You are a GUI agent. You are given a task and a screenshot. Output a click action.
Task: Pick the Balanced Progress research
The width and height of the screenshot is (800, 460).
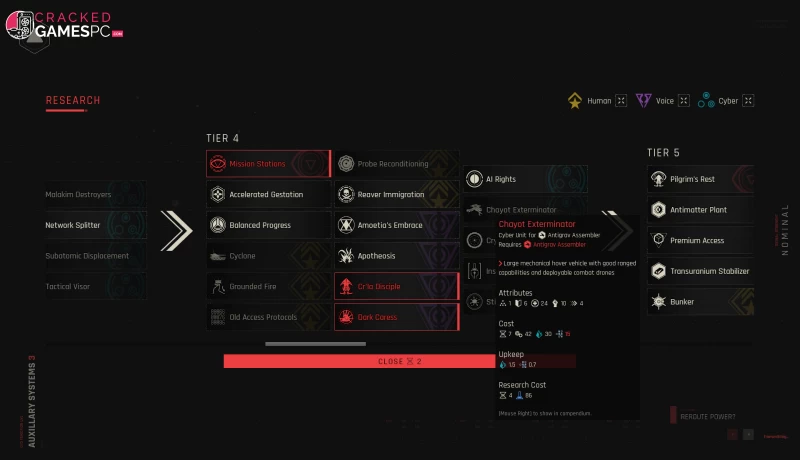[x=268, y=225]
